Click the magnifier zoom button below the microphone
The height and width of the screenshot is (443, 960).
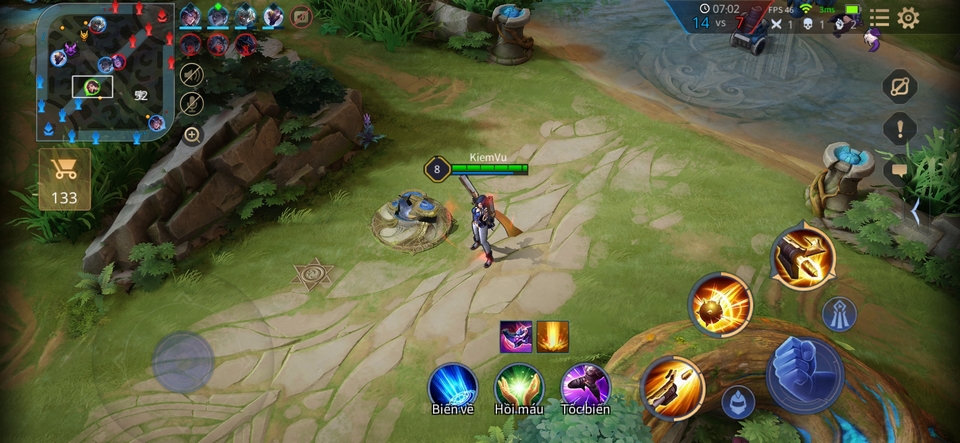click(x=191, y=134)
